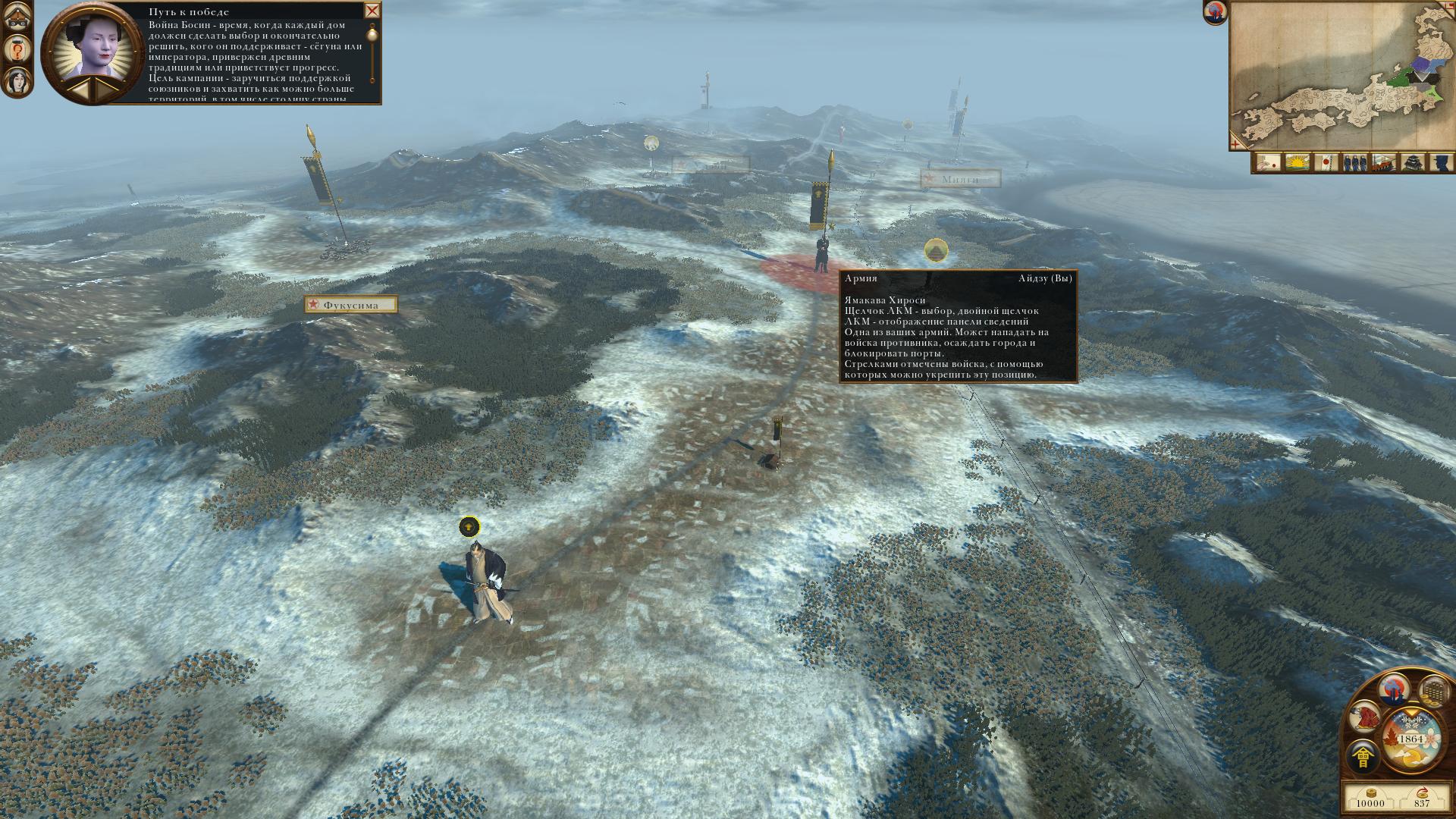Viewport: 1456px width, 819px height.
Task: Open the Japanese flag tab under the minimap
Action: coord(1326,162)
